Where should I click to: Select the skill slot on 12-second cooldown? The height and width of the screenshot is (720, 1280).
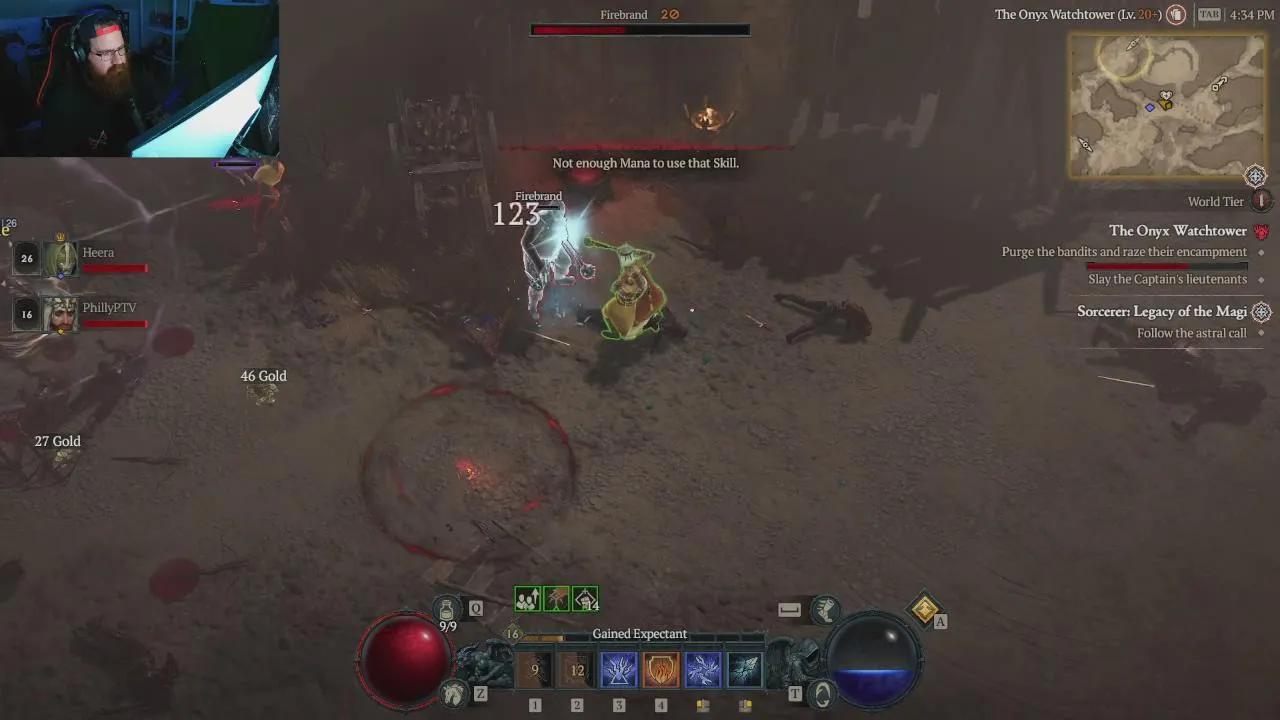click(577, 670)
